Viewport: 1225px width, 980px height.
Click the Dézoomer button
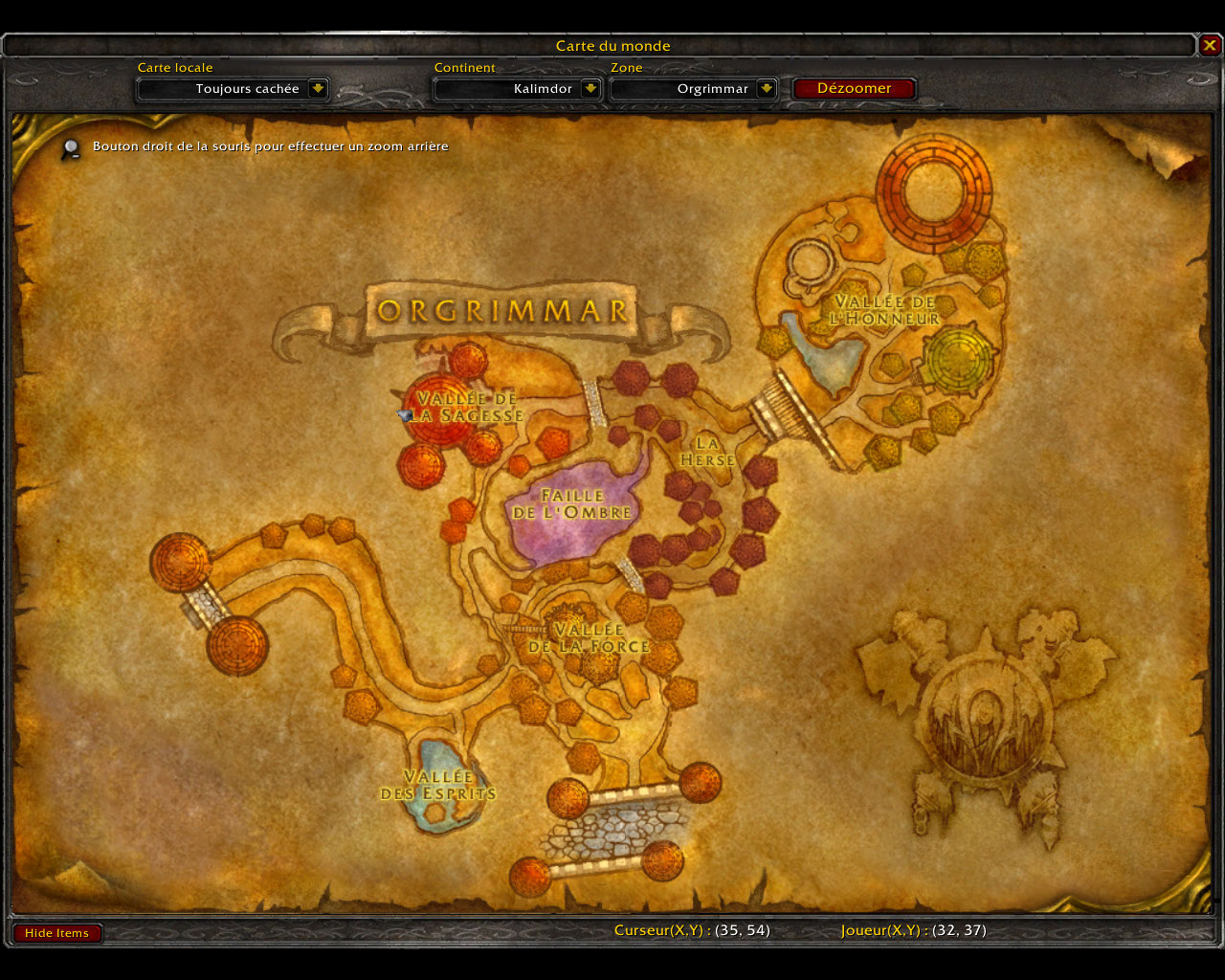click(854, 89)
